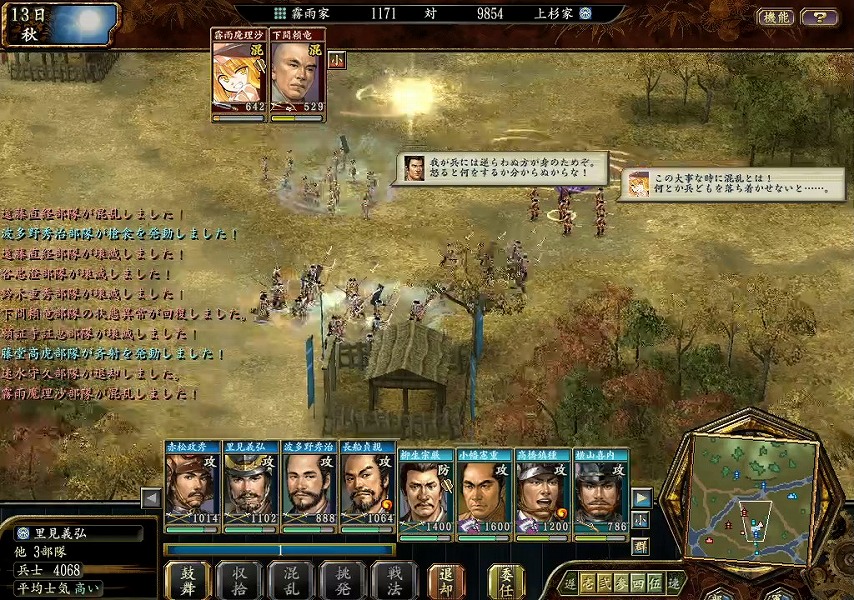Select the unit card with 786 troops

point(600,490)
